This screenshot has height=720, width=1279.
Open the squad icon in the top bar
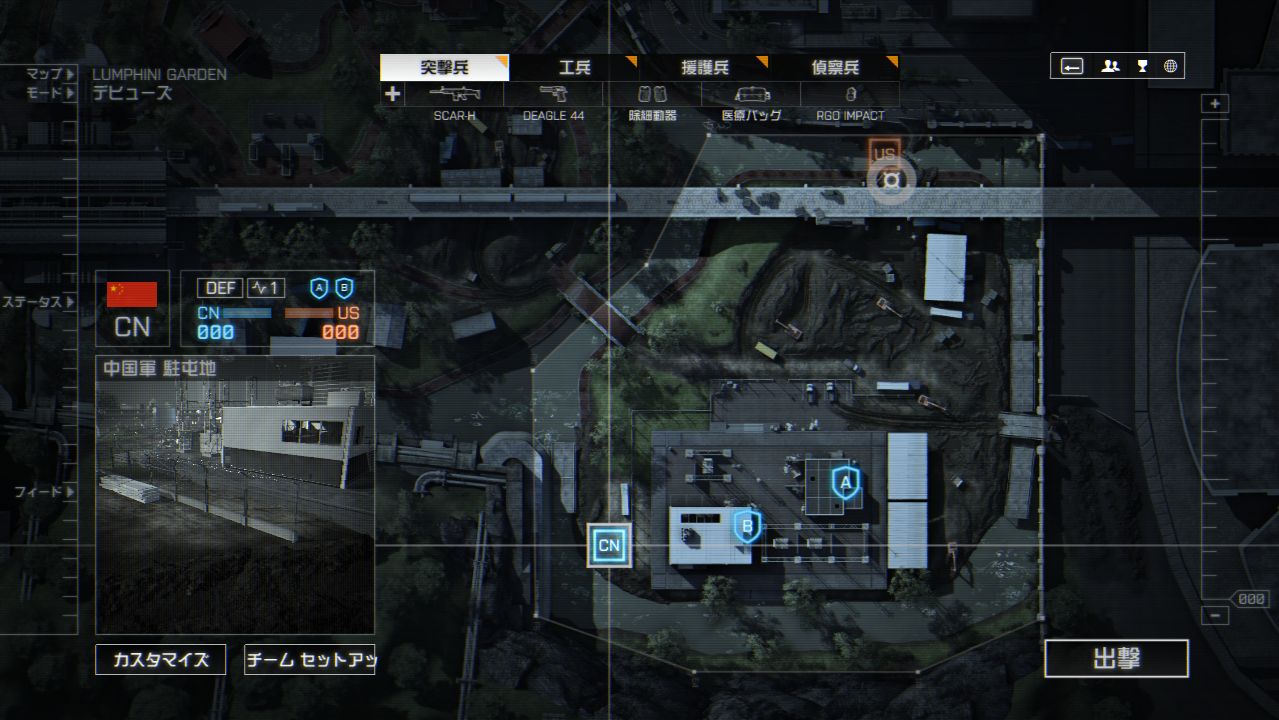(x=1110, y=66)
